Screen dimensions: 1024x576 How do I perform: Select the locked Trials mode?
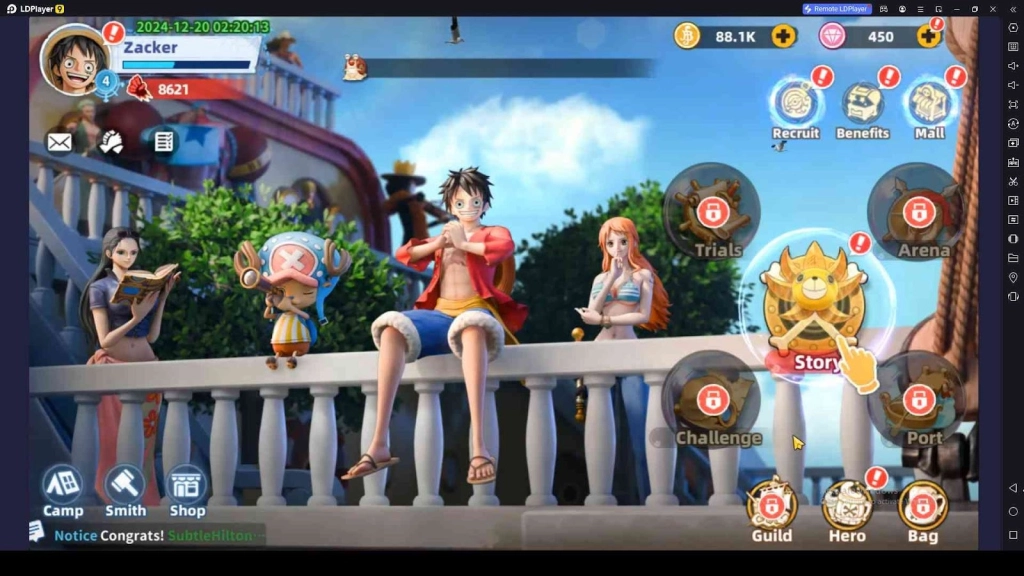(712, 212)
